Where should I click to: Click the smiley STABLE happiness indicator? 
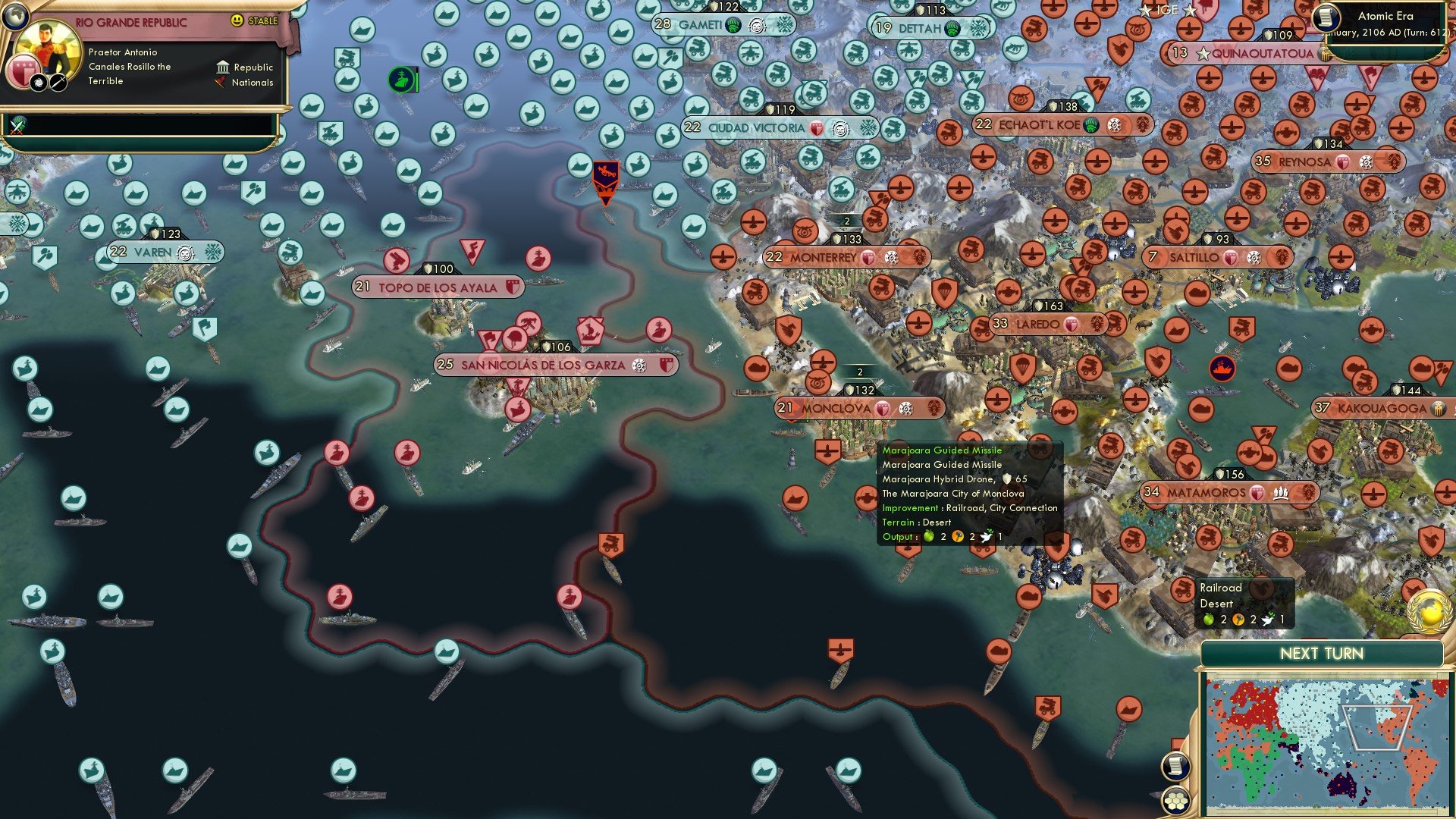coord(237,21)
